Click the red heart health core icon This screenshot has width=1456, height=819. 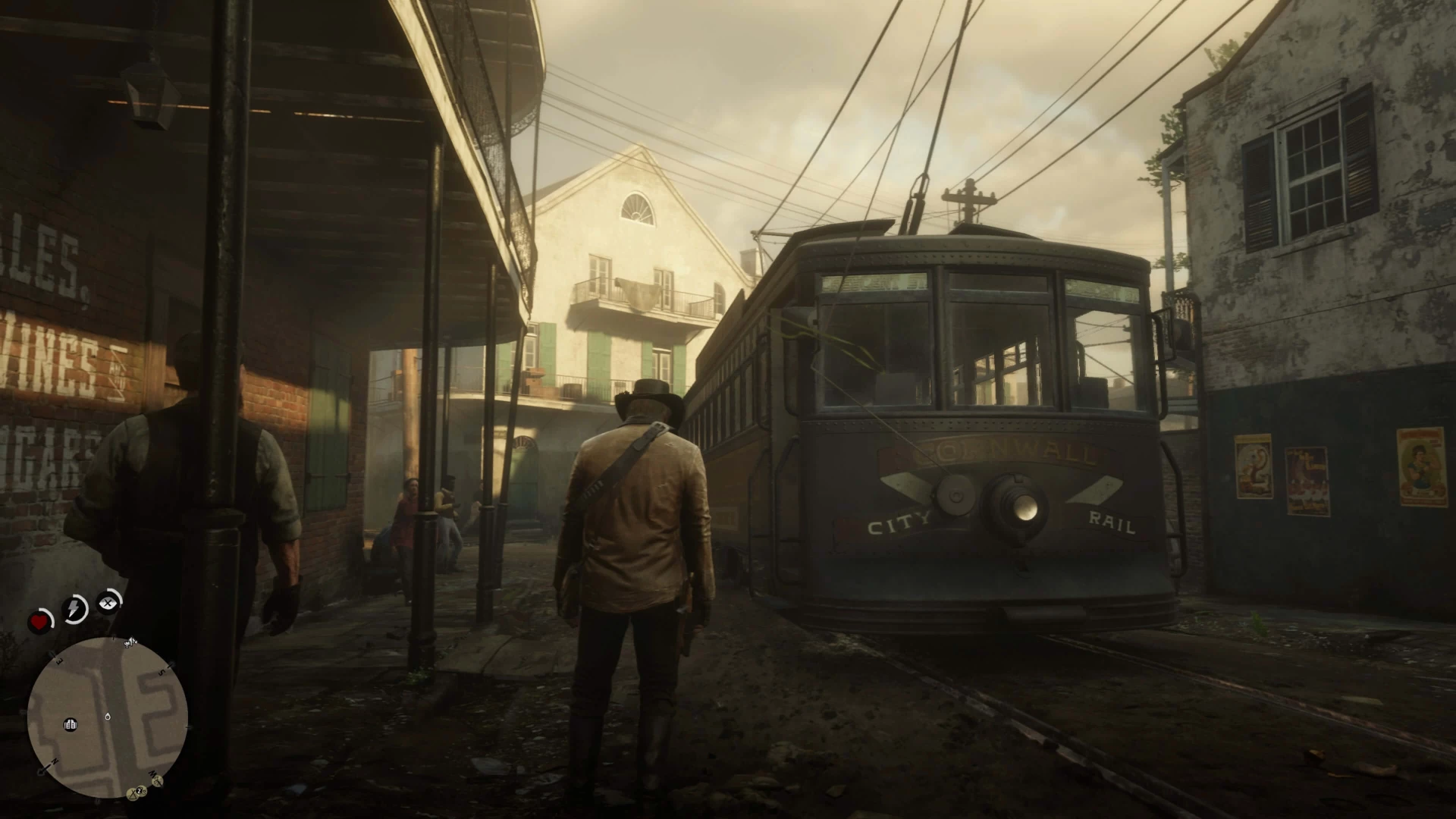click(x=40, y=622)
